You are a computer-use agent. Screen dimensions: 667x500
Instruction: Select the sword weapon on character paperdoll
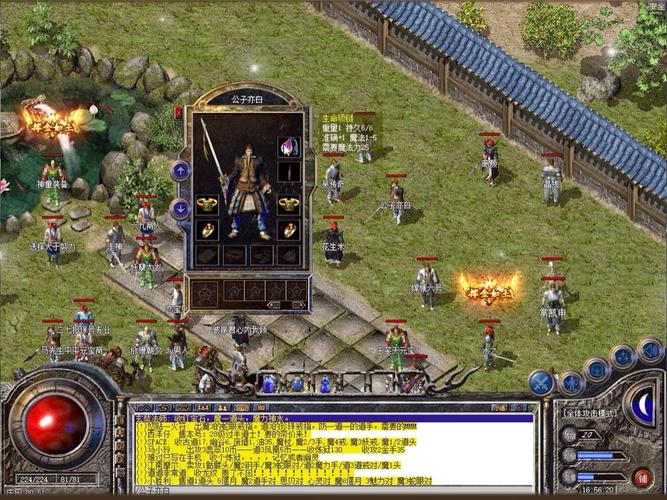[x=212, y=150]
